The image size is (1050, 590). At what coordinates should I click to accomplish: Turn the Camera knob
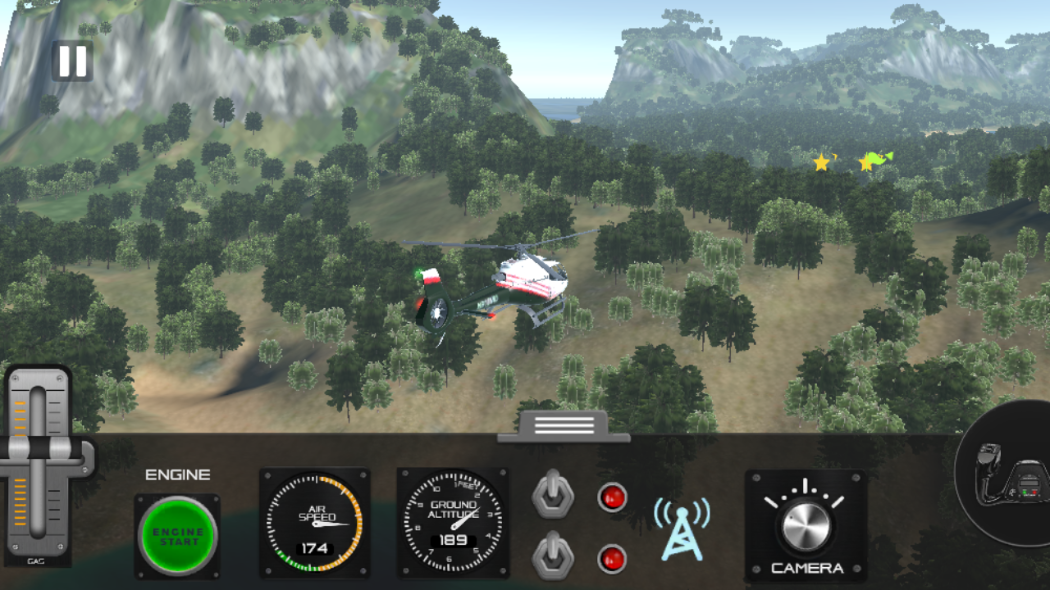click(805, 525)
